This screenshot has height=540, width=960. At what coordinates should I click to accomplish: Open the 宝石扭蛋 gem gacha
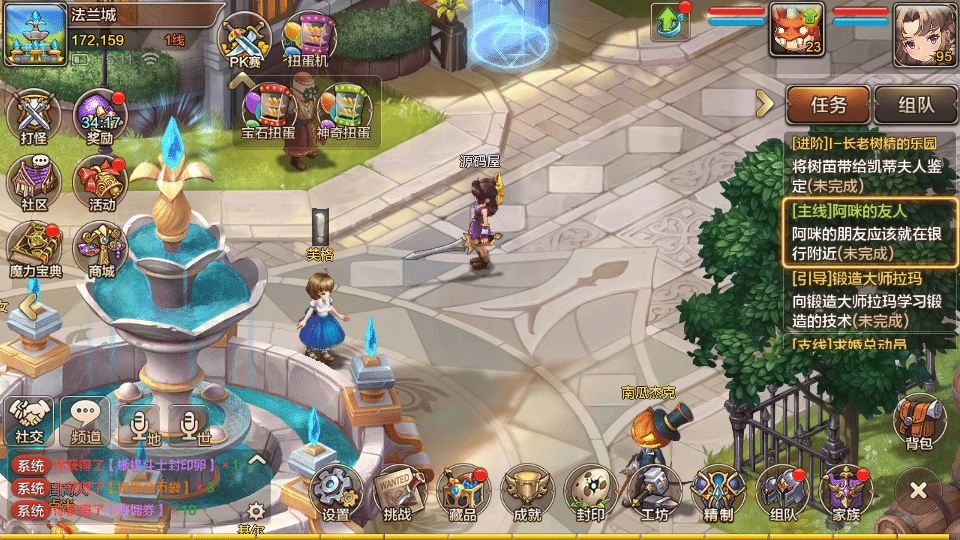point(268,110)
